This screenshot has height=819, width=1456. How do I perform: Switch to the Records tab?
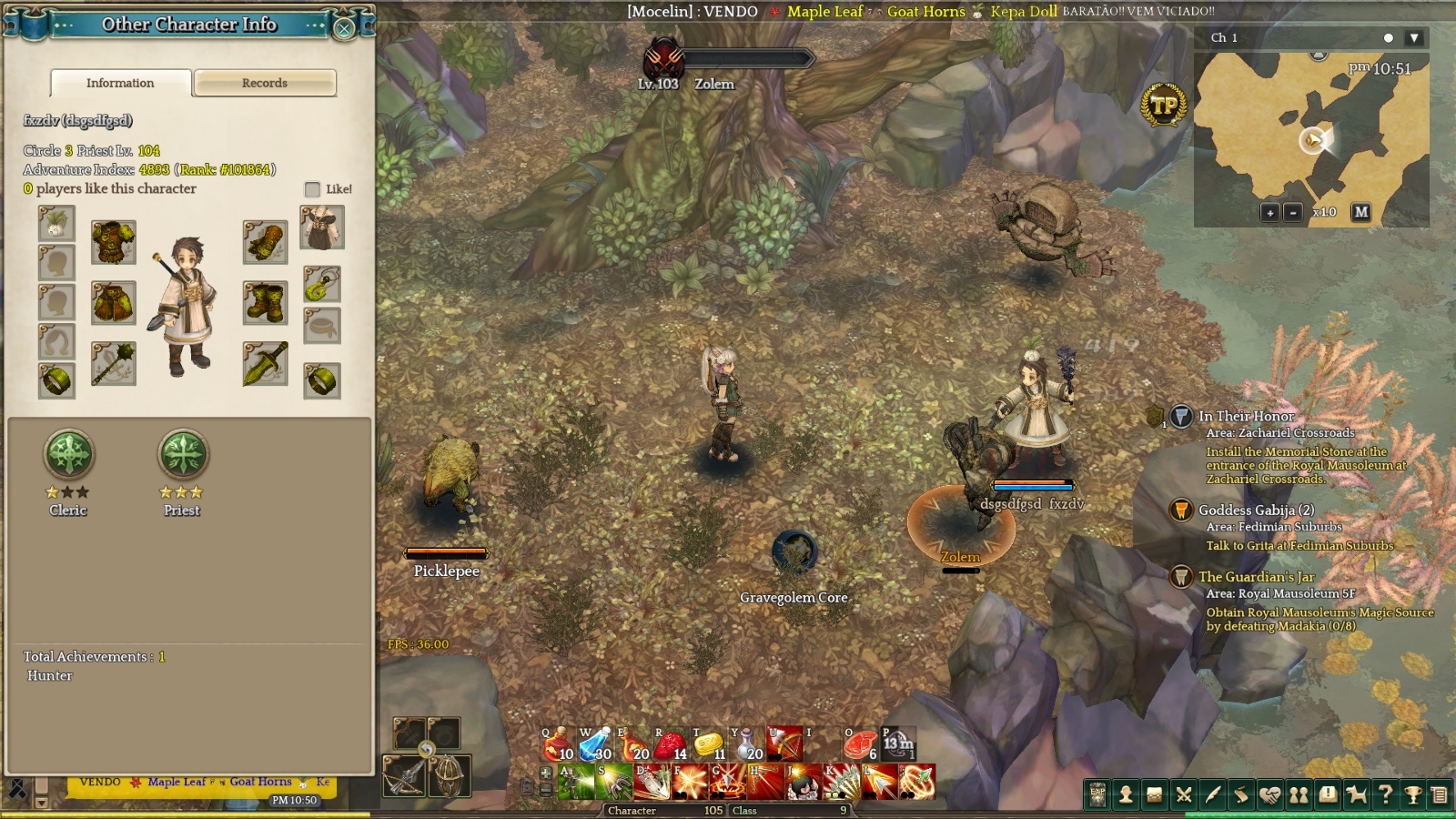coord(265,83)
